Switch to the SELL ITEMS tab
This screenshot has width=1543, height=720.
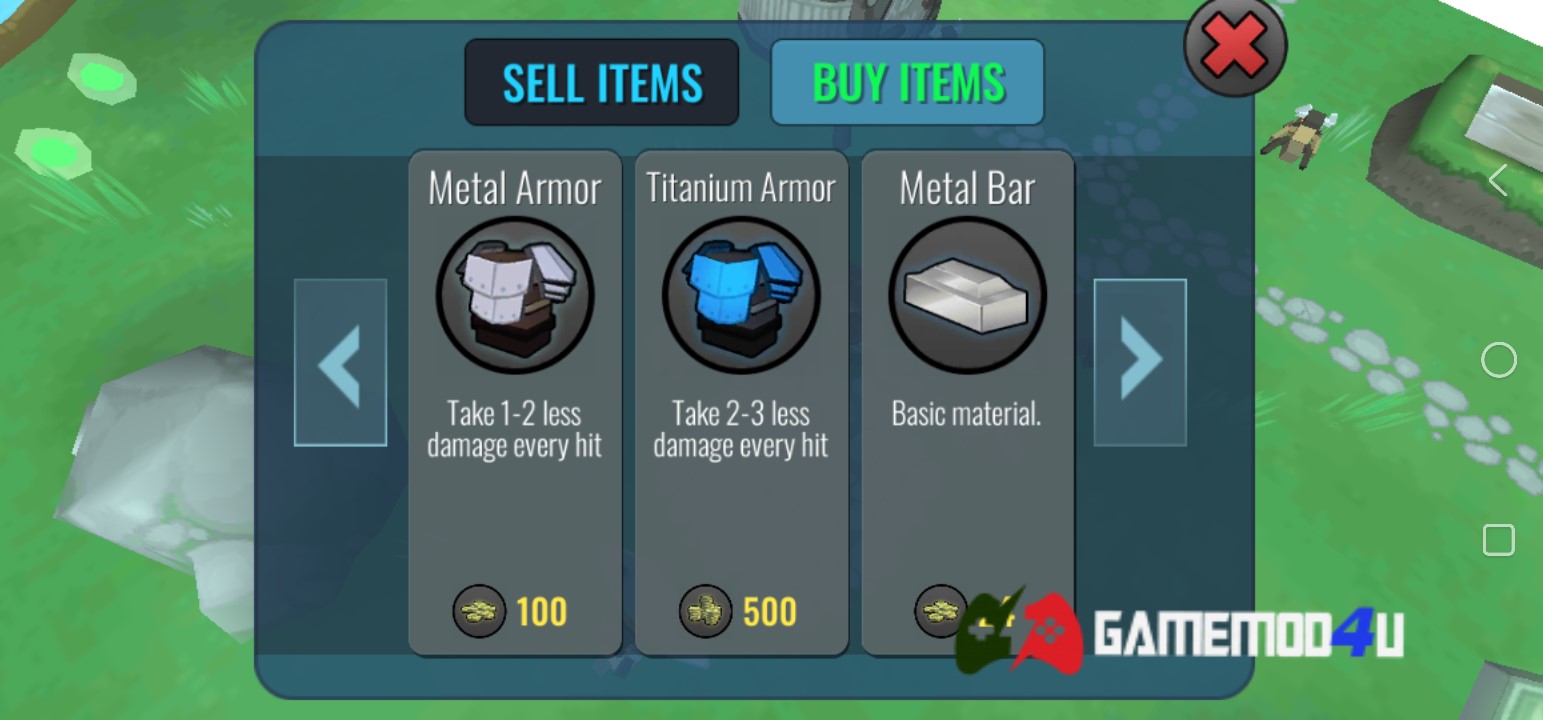601,81
